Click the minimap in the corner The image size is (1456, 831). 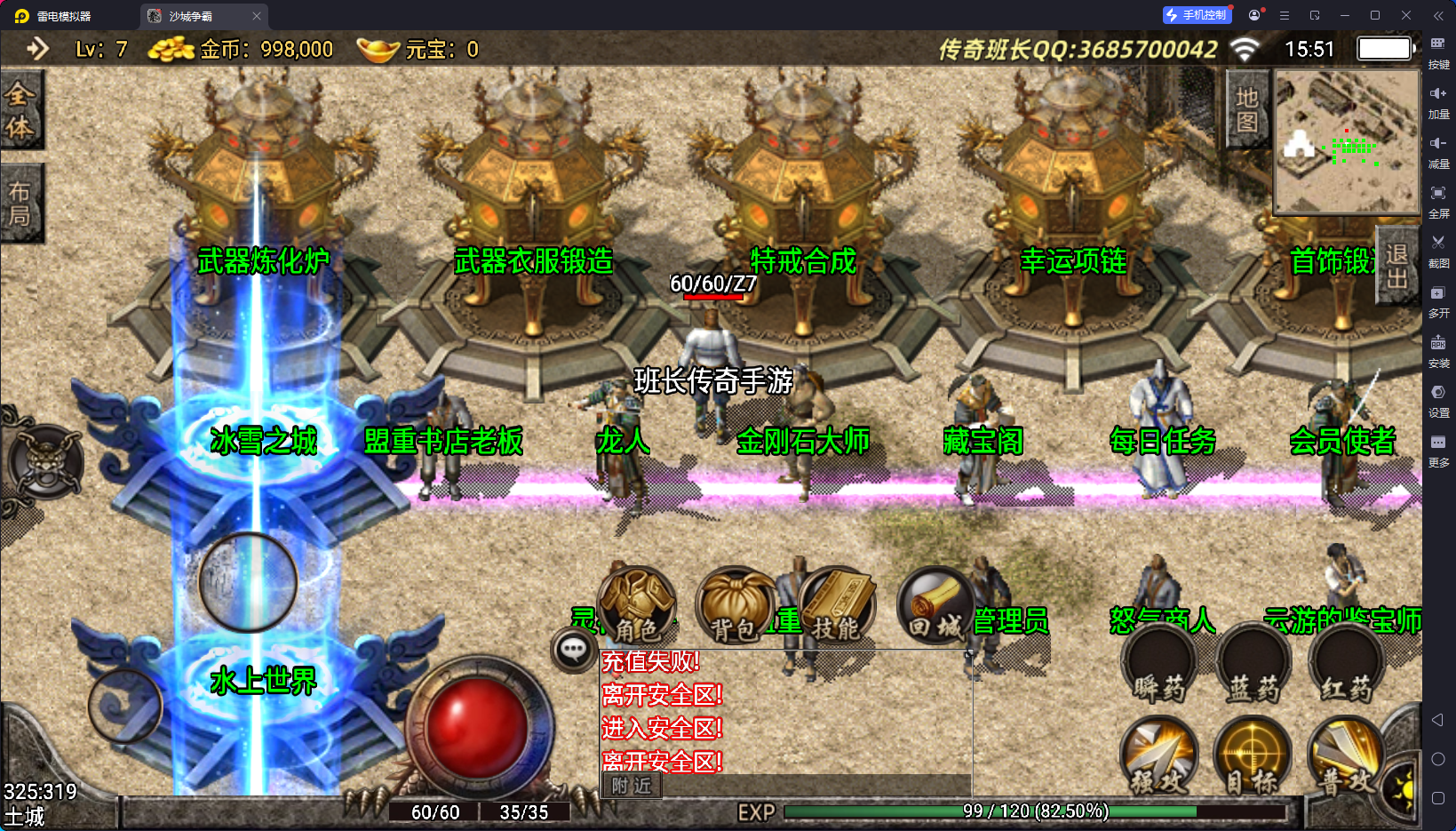(1346, 142)
